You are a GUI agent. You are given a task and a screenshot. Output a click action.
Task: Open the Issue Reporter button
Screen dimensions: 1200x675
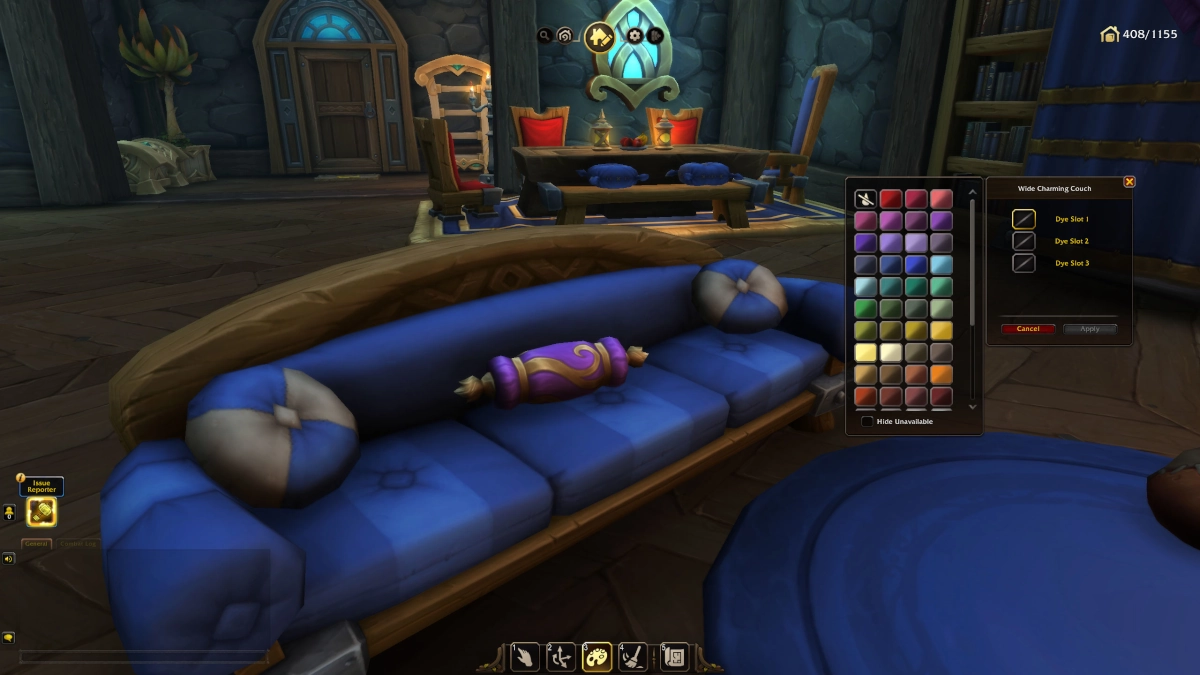point(42,512)
